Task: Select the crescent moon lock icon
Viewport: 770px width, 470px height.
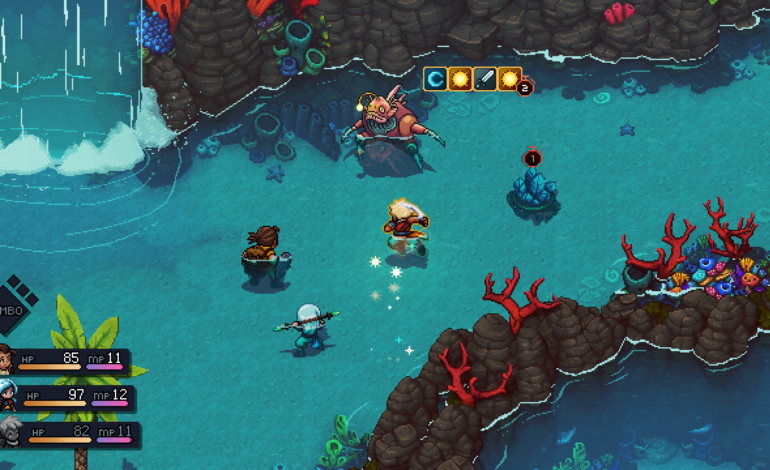Action: 435,79
